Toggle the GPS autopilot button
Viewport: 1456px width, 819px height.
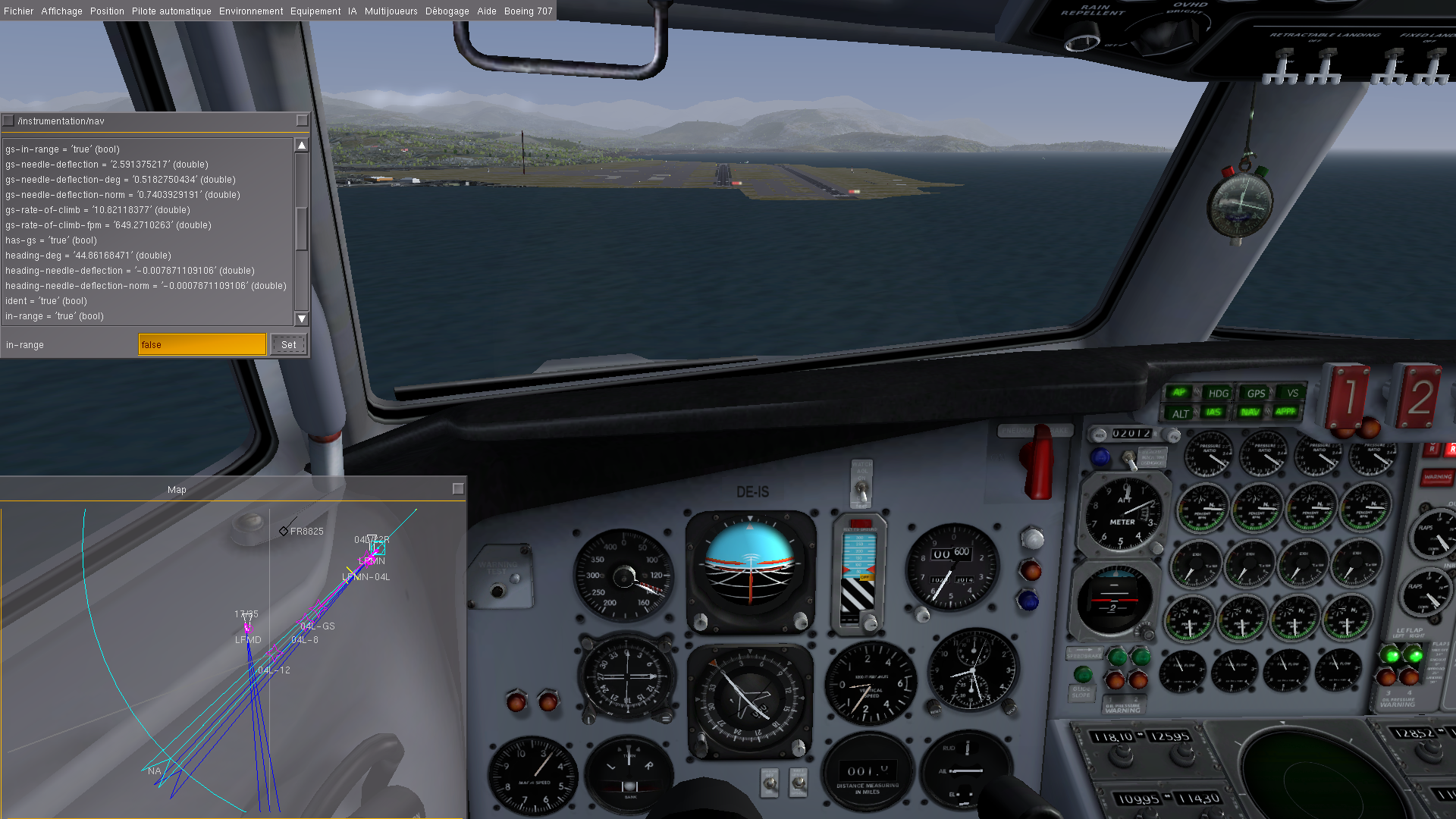coord(1256,394)
